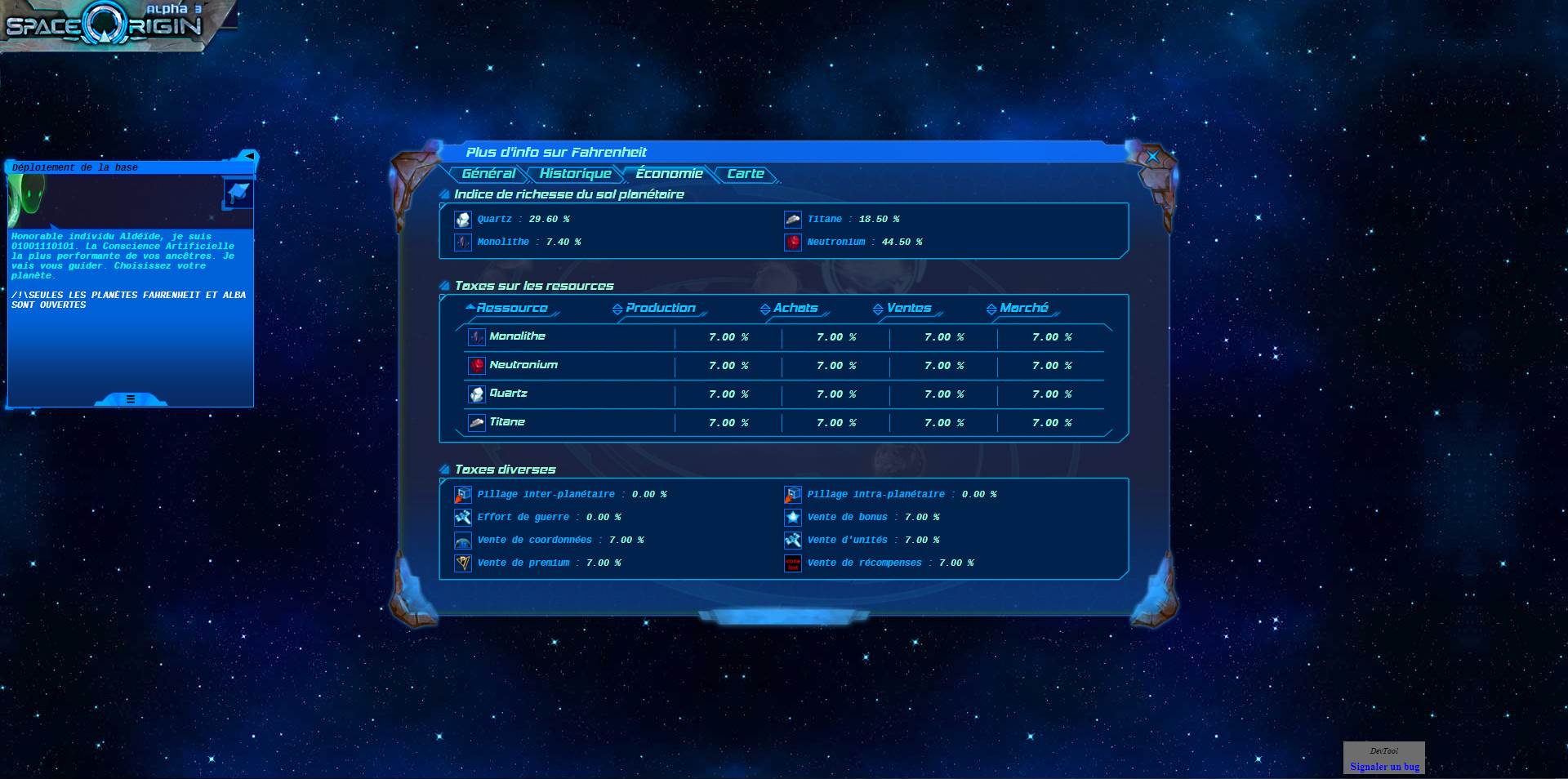Click the Space Origin logo

[104, 26]
